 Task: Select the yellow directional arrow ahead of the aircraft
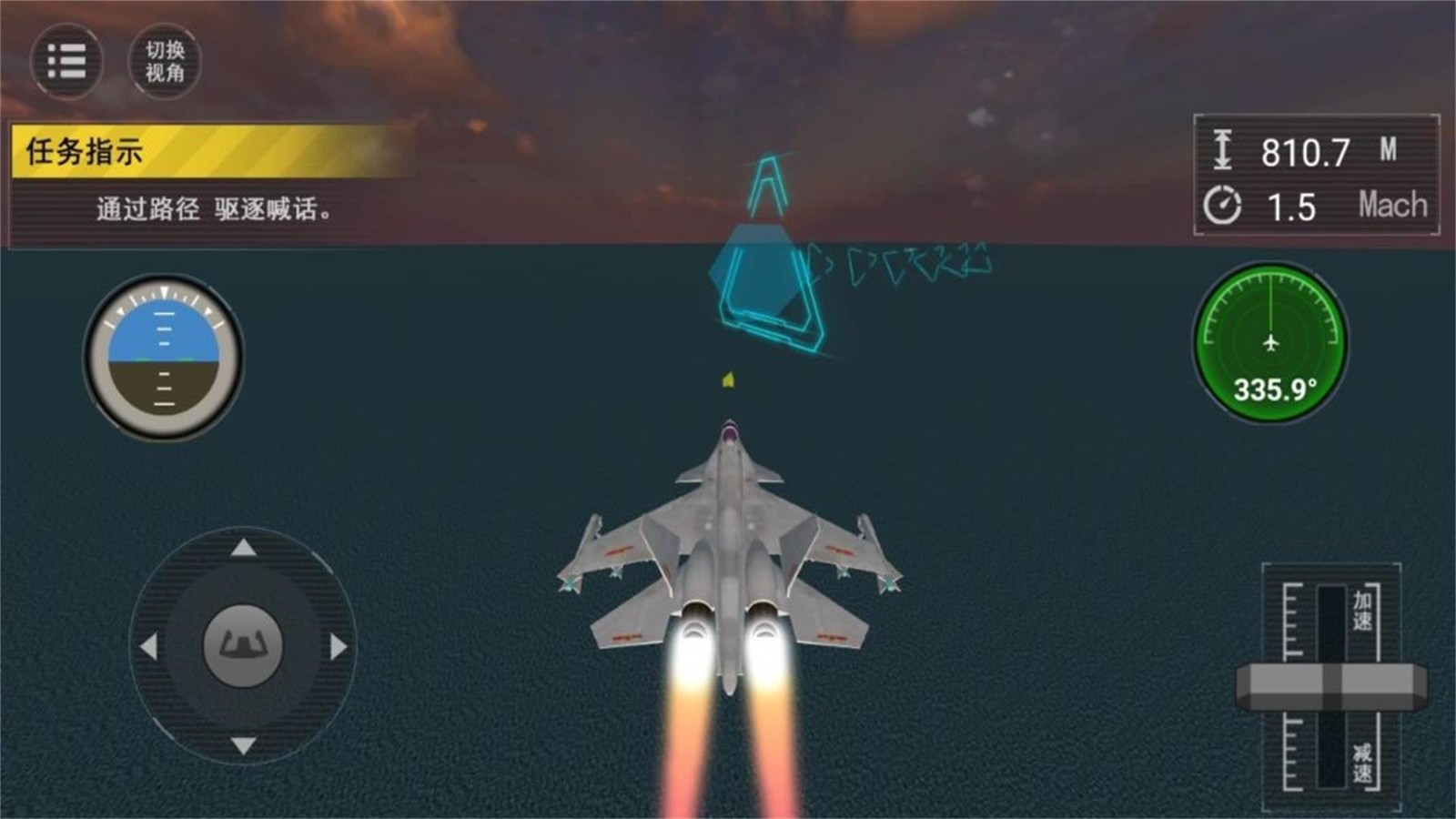pyautogui.click(x=728, y=379)
